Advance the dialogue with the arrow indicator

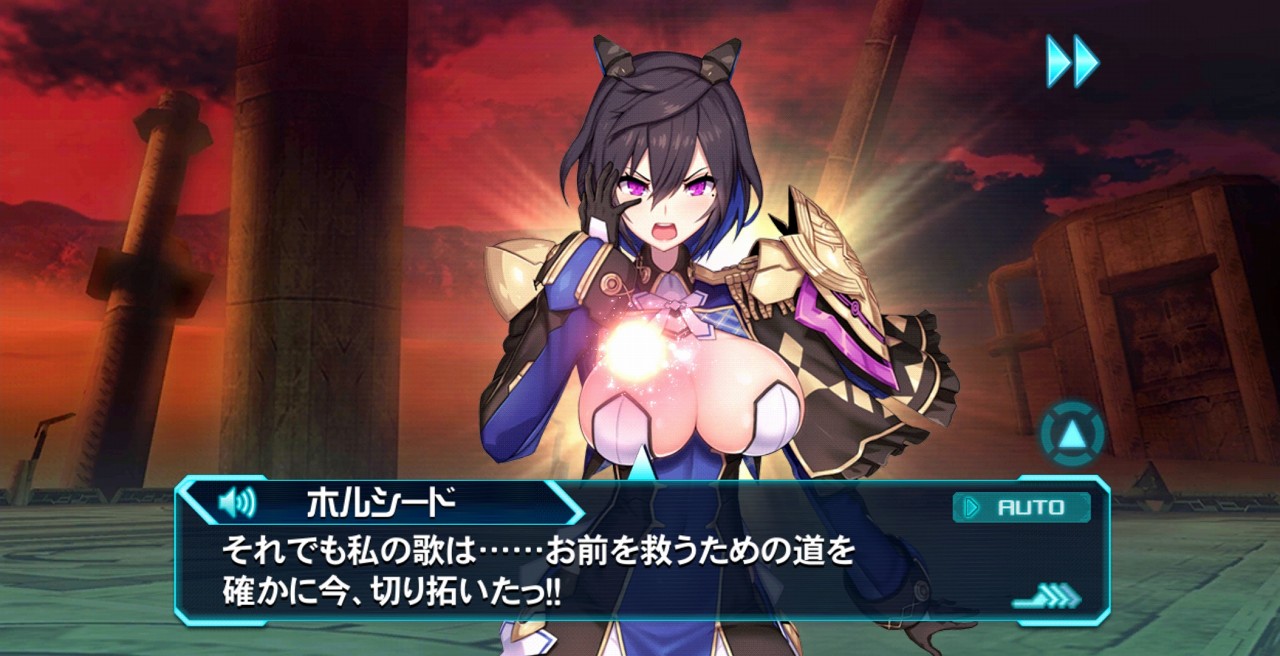[1047, 597]
